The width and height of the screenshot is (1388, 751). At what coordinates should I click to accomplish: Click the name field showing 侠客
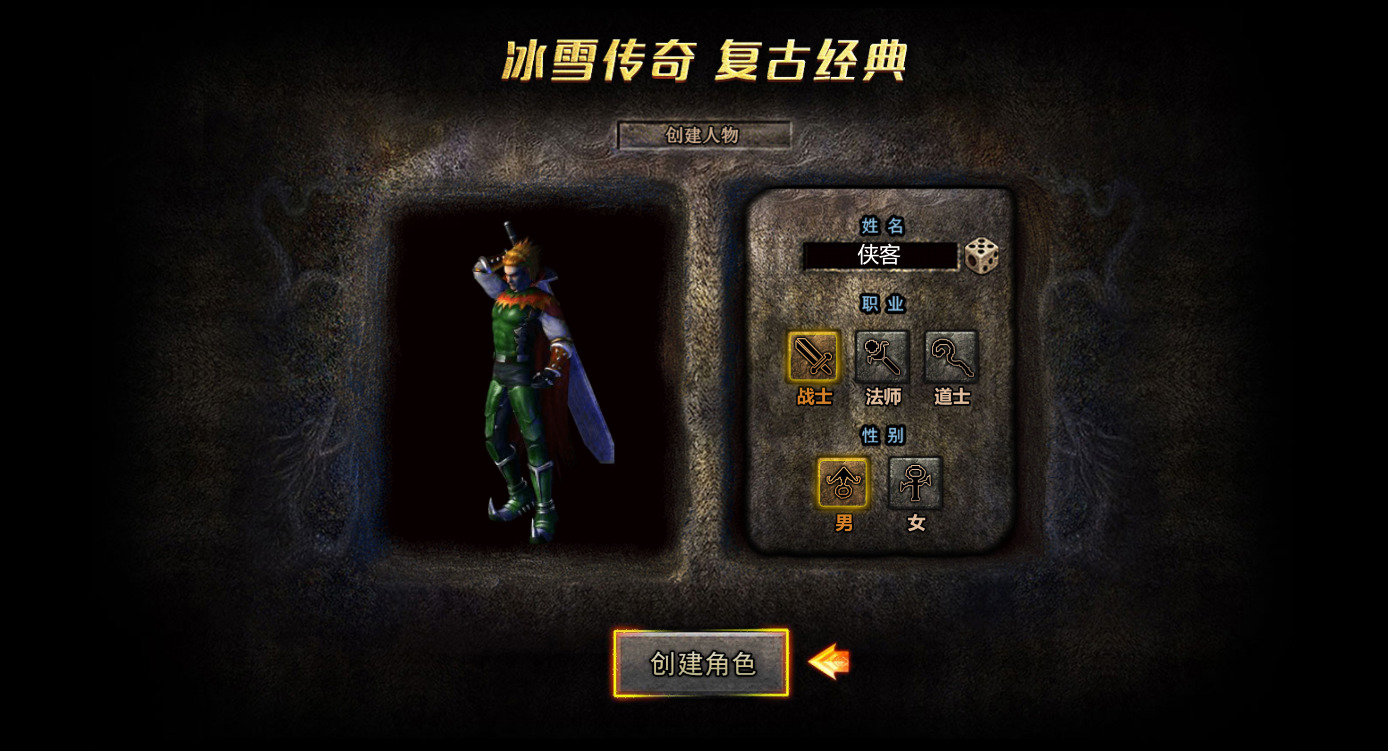click(883, 256)
